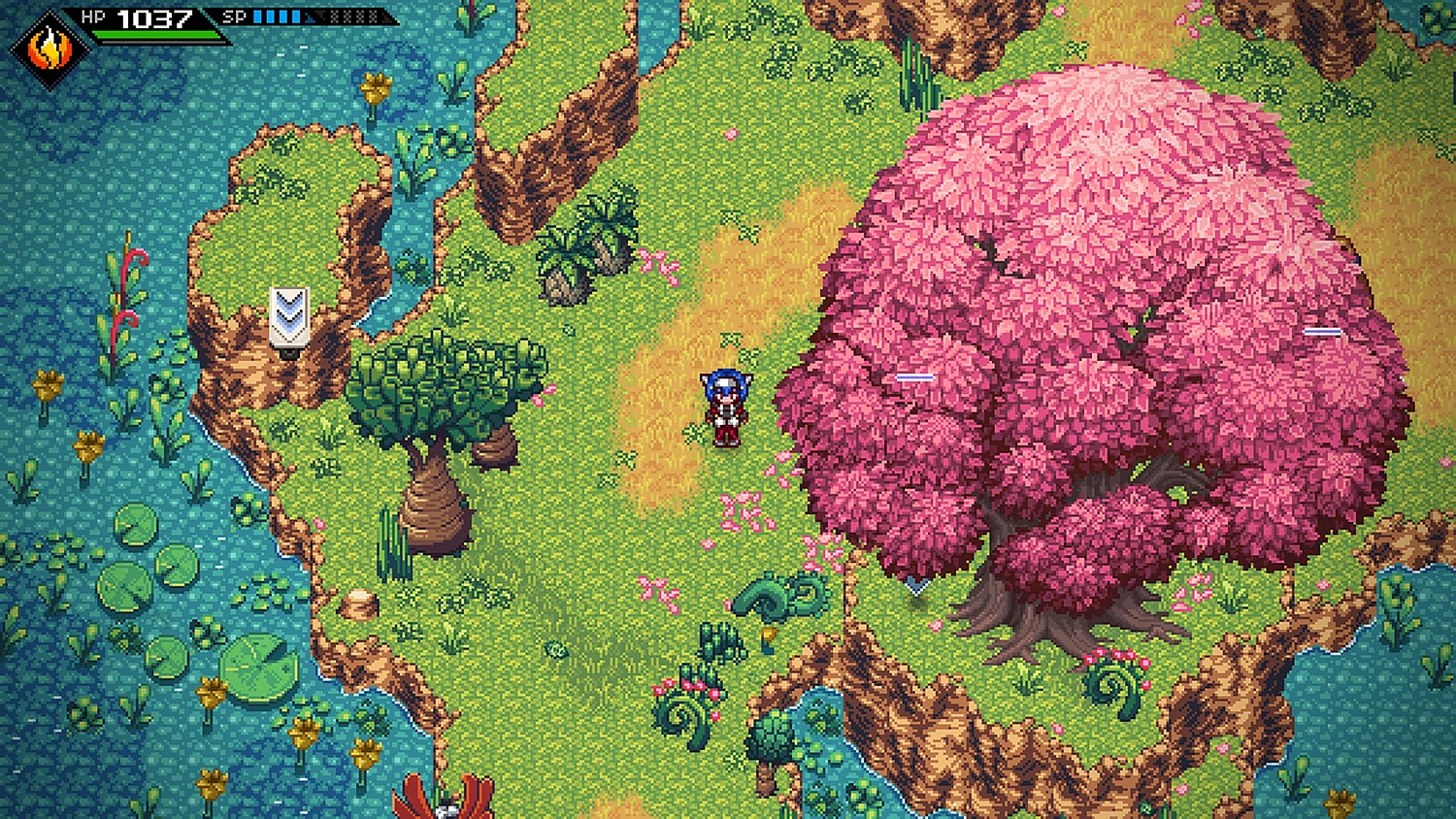Click the SP label next to the pips

click(234, 16)
